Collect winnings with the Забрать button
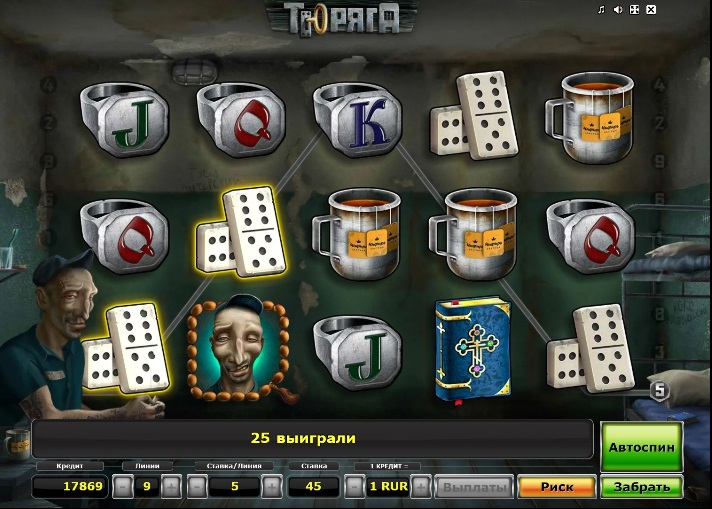 (641, 487)
